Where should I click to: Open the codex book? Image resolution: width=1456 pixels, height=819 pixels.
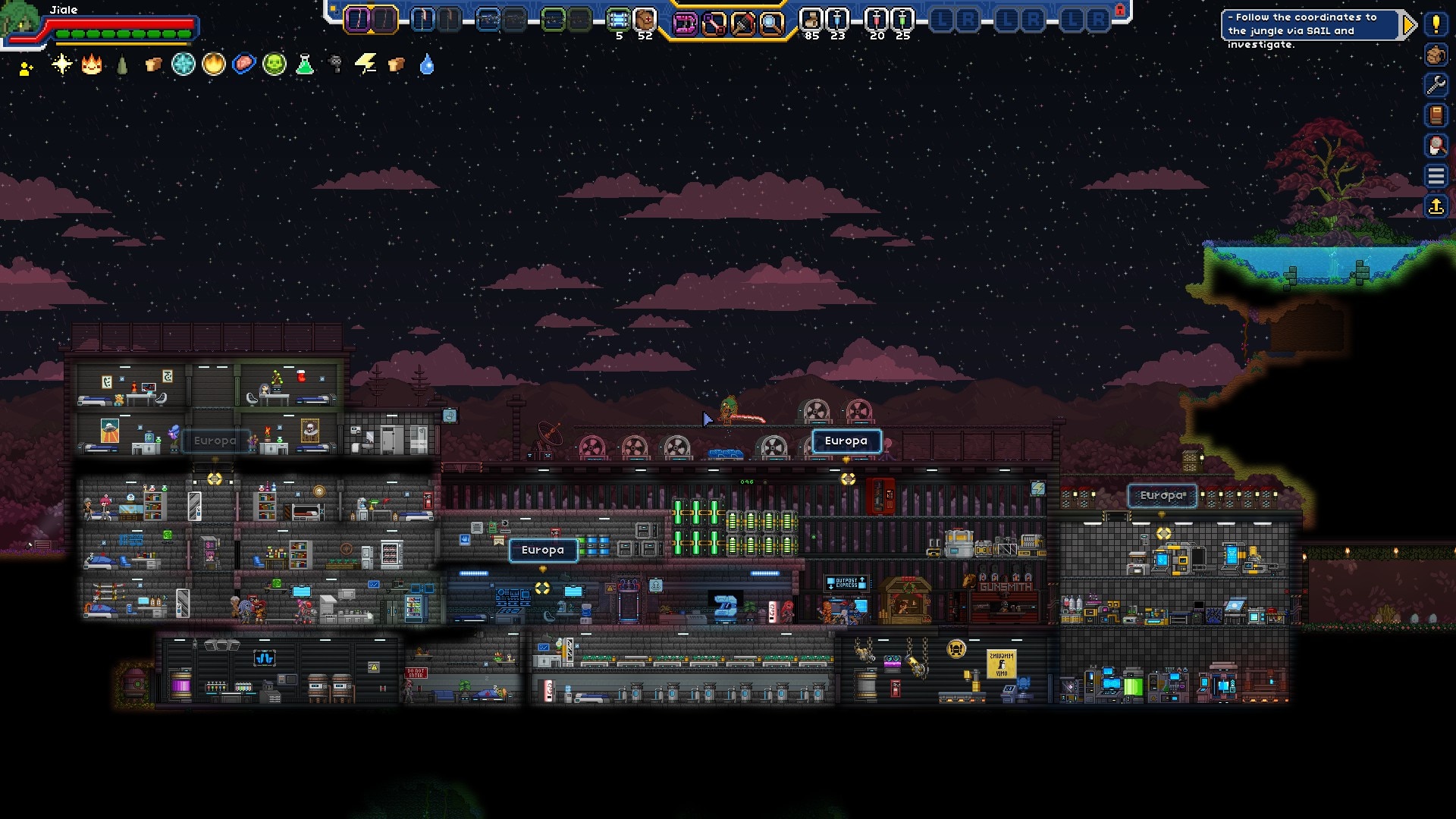1436,115
